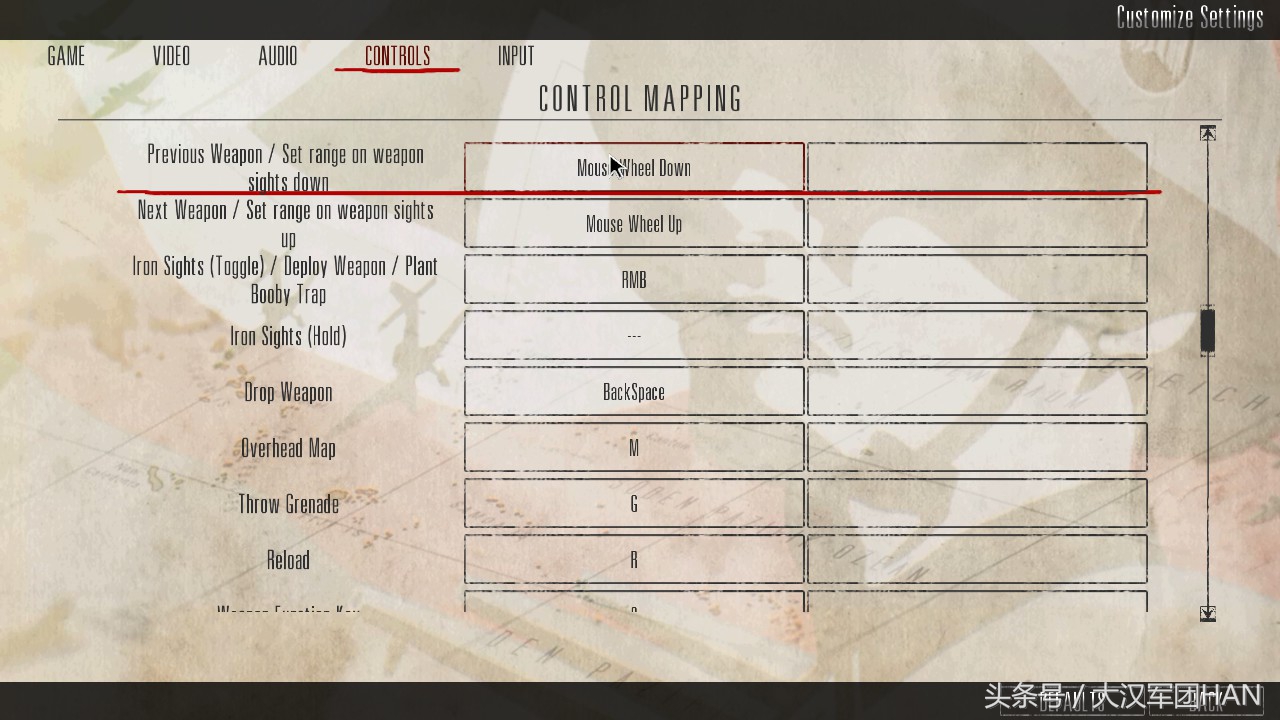Image resolution: width=1280 pixels, height=720 pixels.
Task: Select the Audio tab
Action: (278, 56)
